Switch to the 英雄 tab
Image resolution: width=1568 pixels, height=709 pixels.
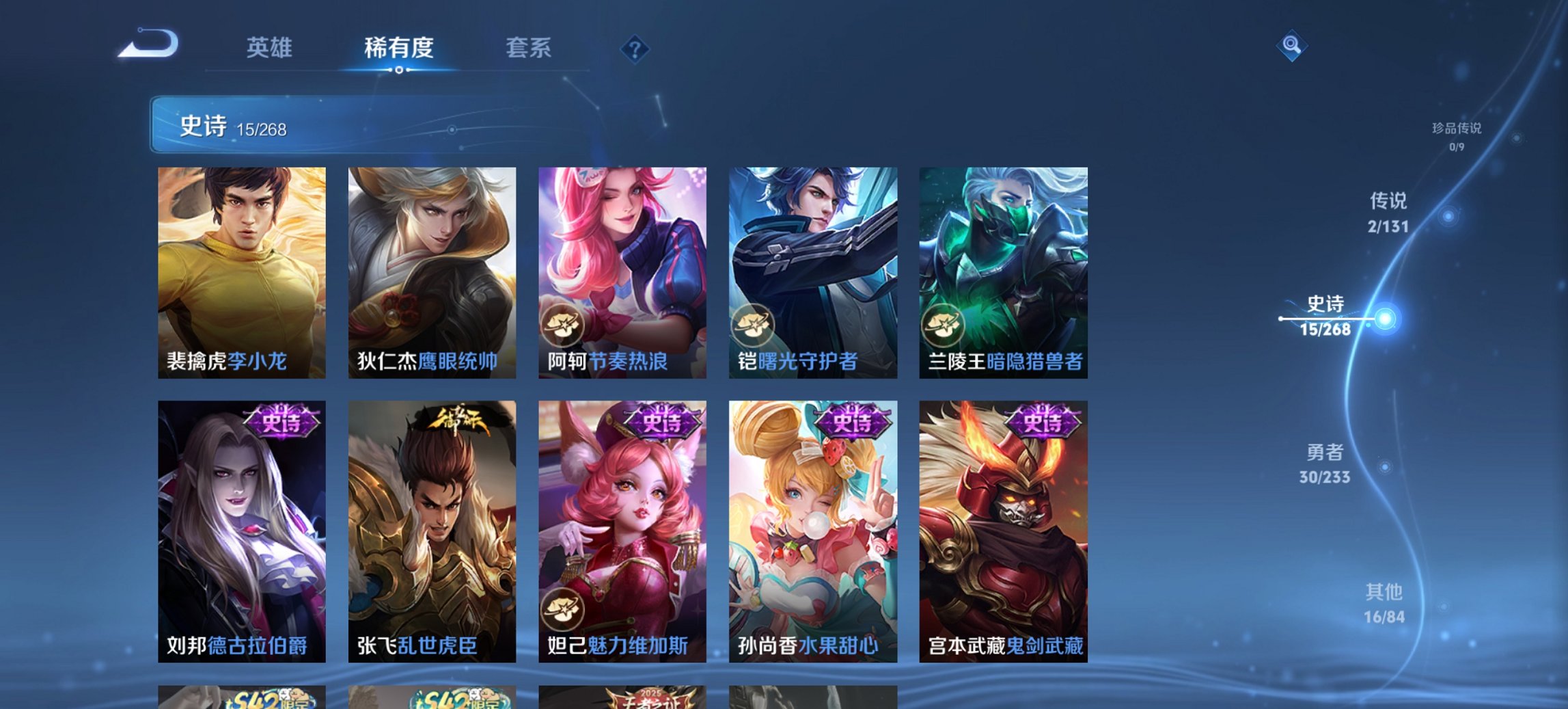point(271,48)
